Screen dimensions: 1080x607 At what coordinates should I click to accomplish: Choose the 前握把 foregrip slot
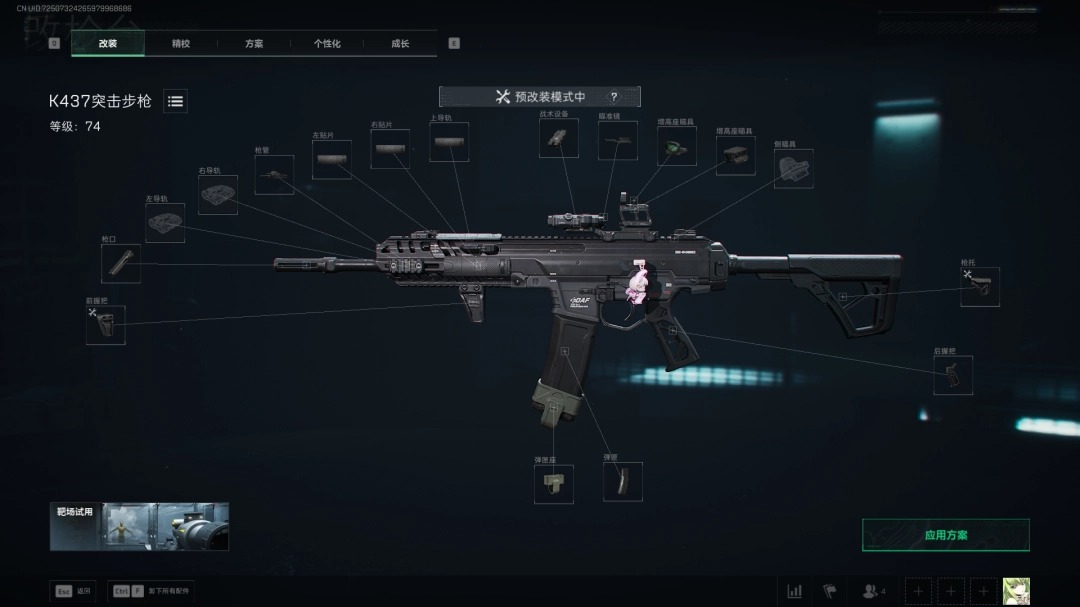pyautogui.click(x=105, y=325)
